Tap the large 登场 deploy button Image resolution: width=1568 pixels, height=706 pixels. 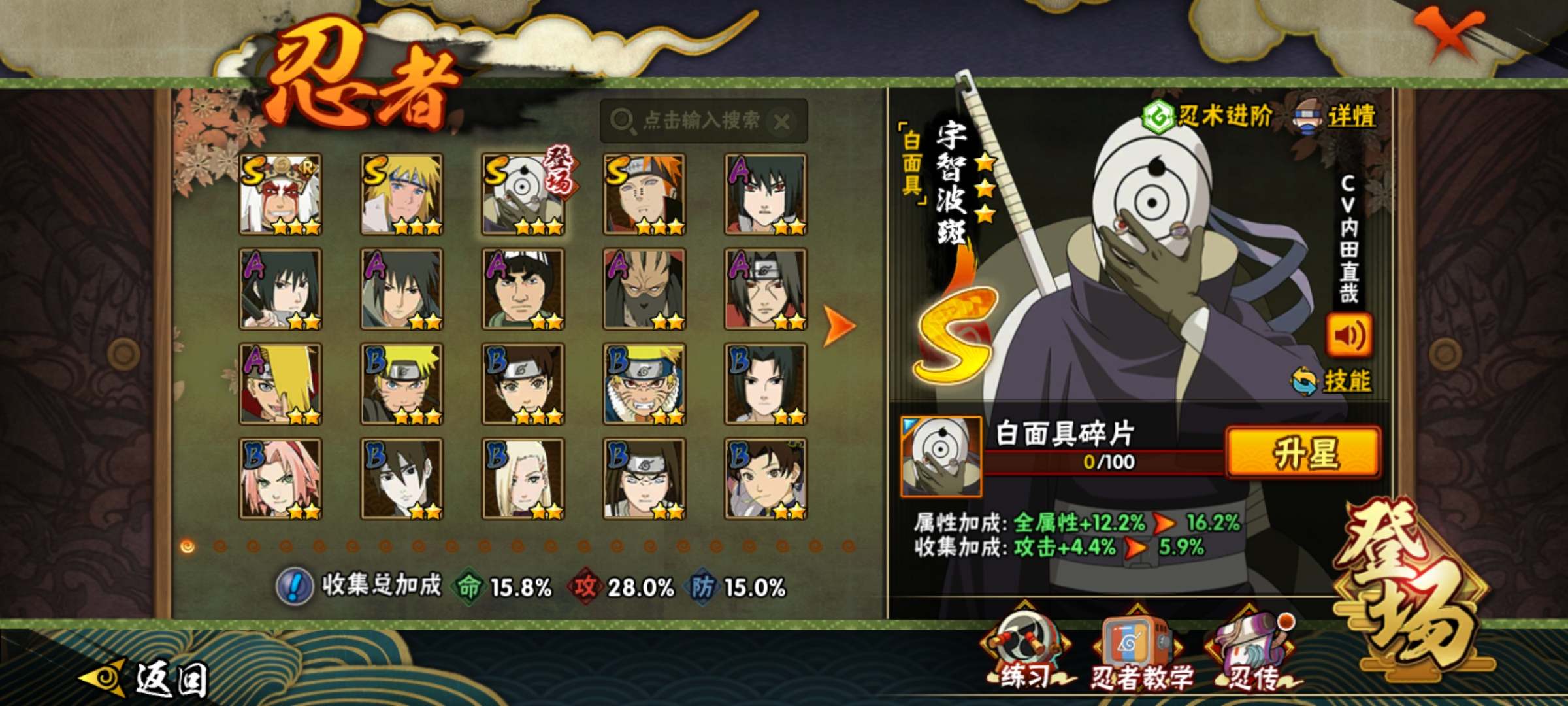1411,588
